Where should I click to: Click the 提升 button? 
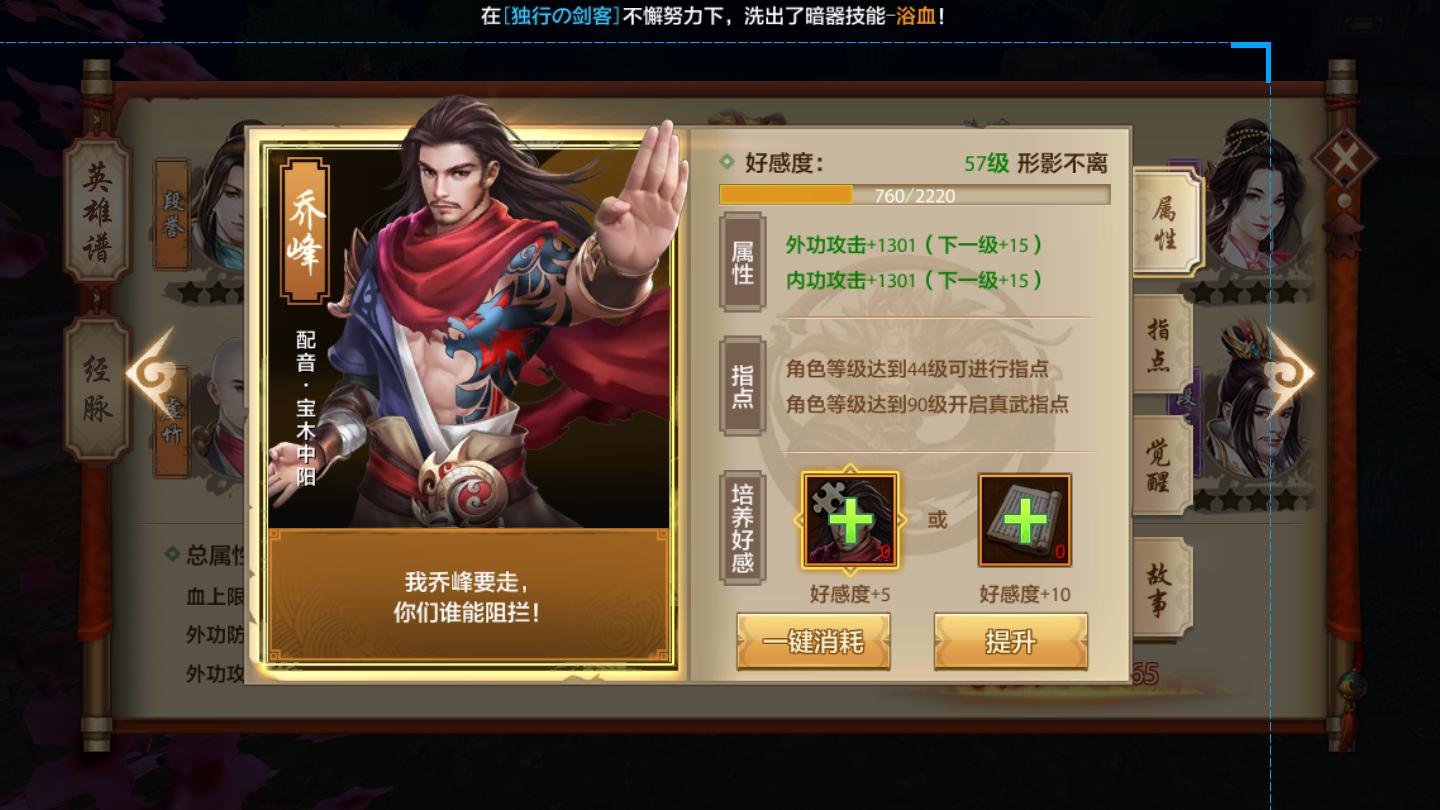1011,642
